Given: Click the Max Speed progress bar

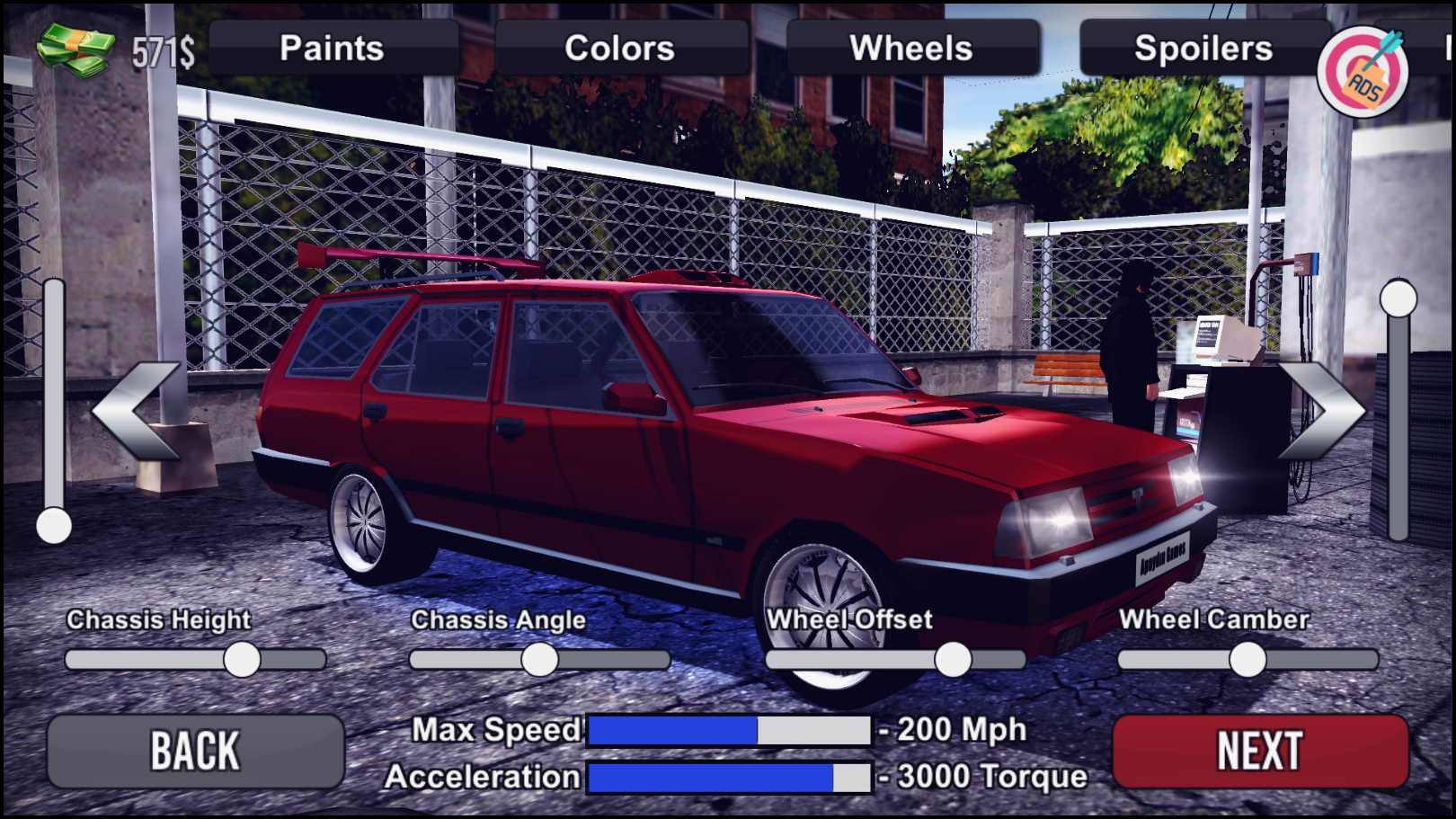Looking at the screenshot, I should (728, 730).
